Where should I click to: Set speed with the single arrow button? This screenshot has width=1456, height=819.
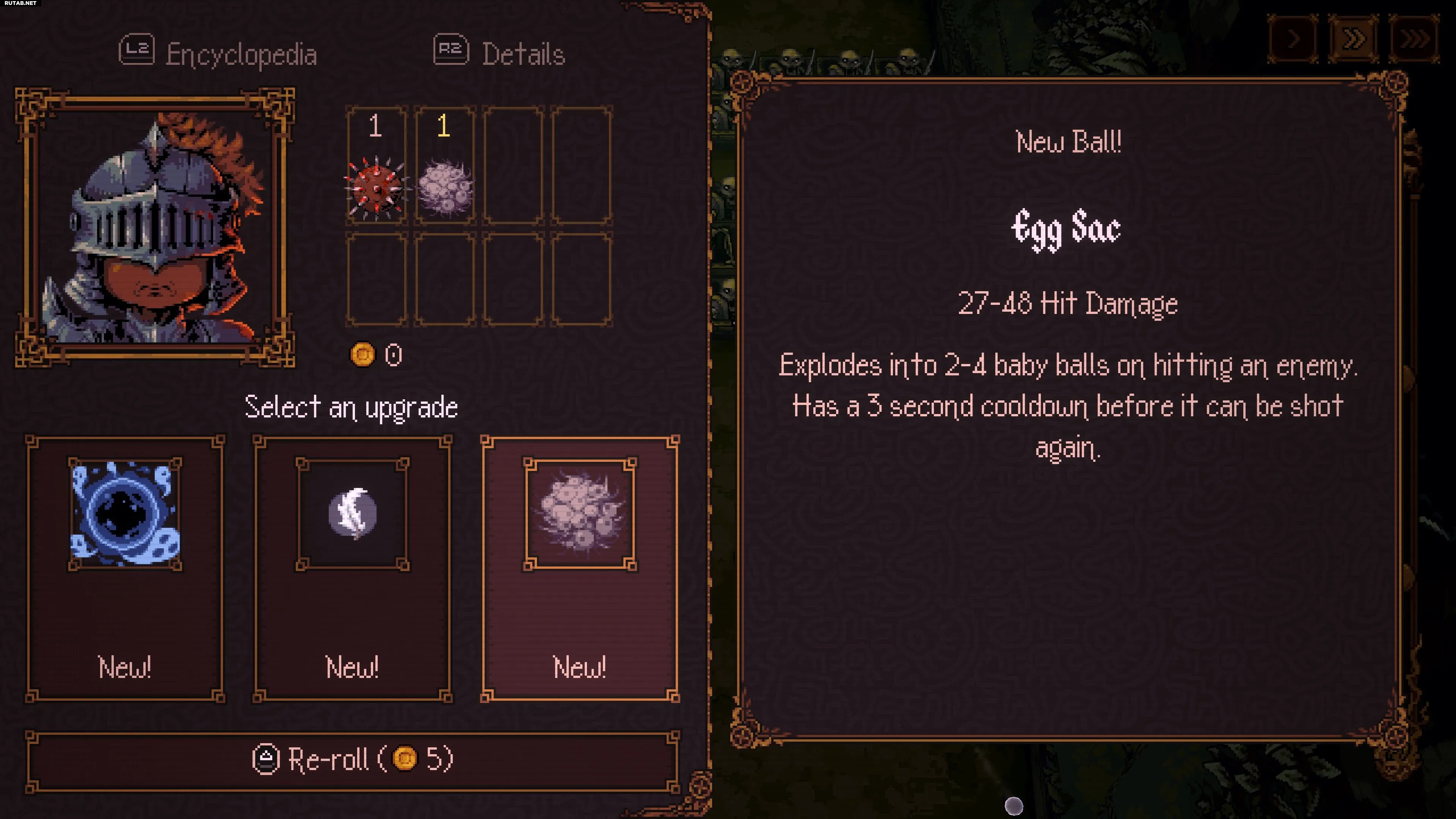(1293, 39)
